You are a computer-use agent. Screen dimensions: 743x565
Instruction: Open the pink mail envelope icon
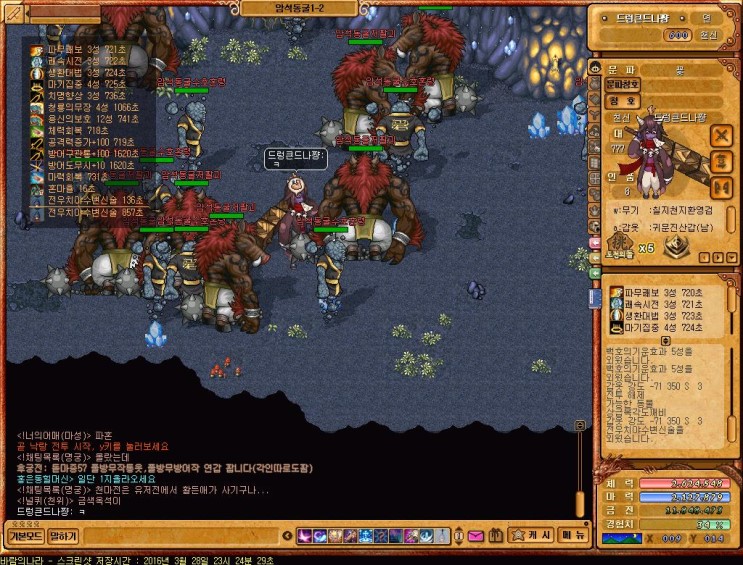pos(474,536)
